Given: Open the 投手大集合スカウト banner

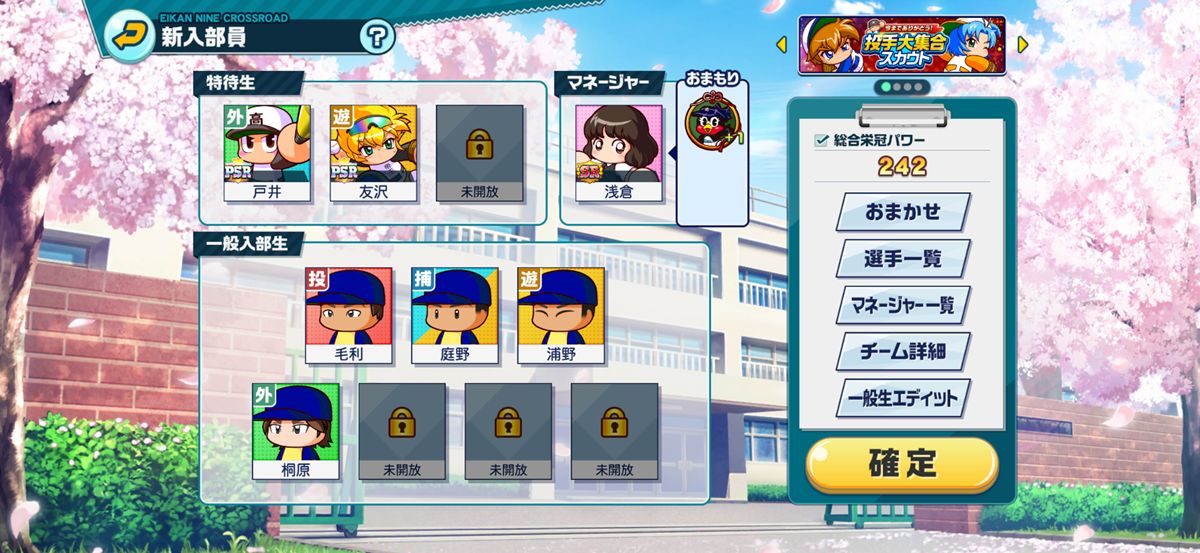Looking at the screenshot, I should (901, 45).
